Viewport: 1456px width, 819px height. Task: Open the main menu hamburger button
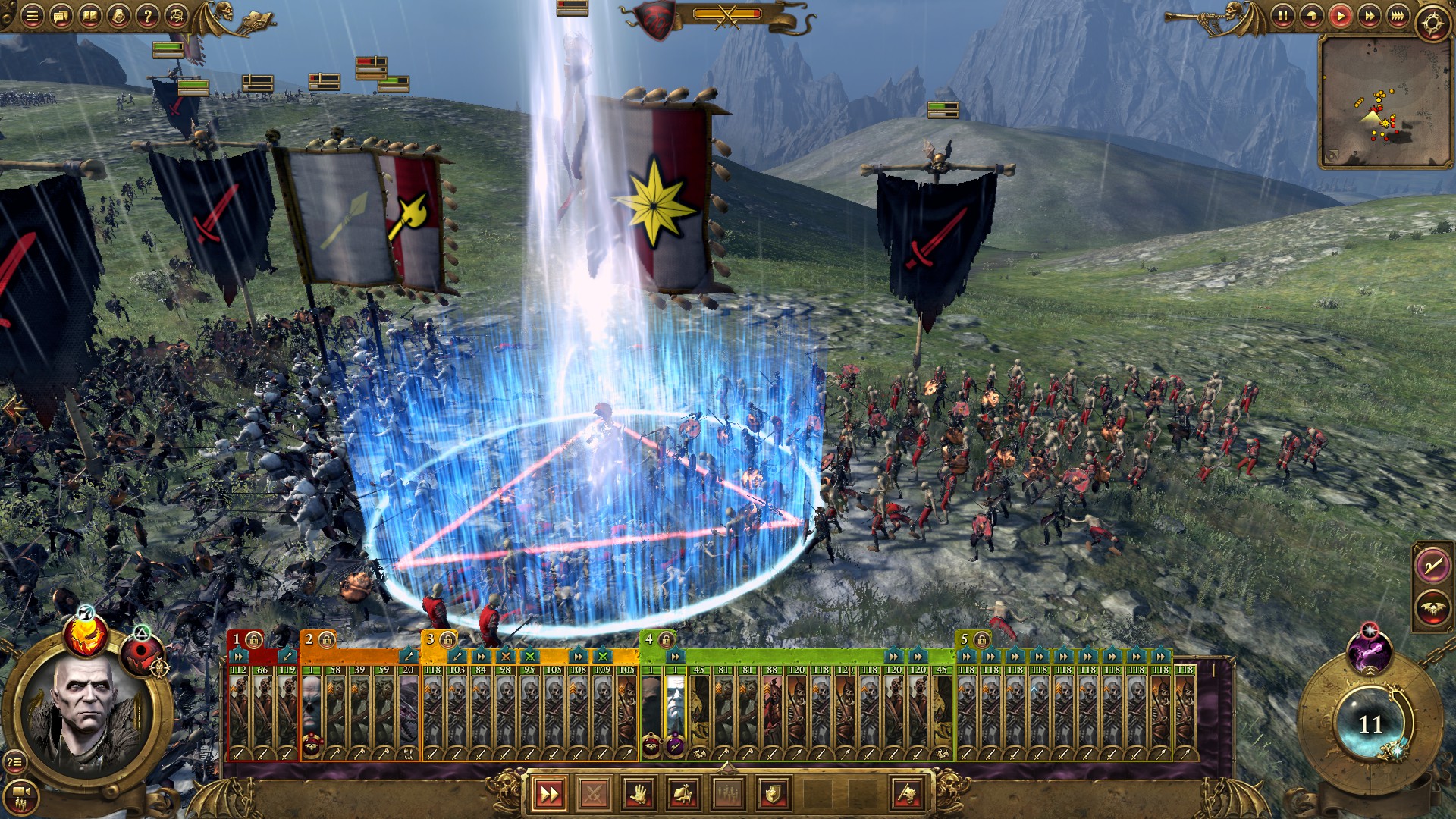click(x=32, y=16)
